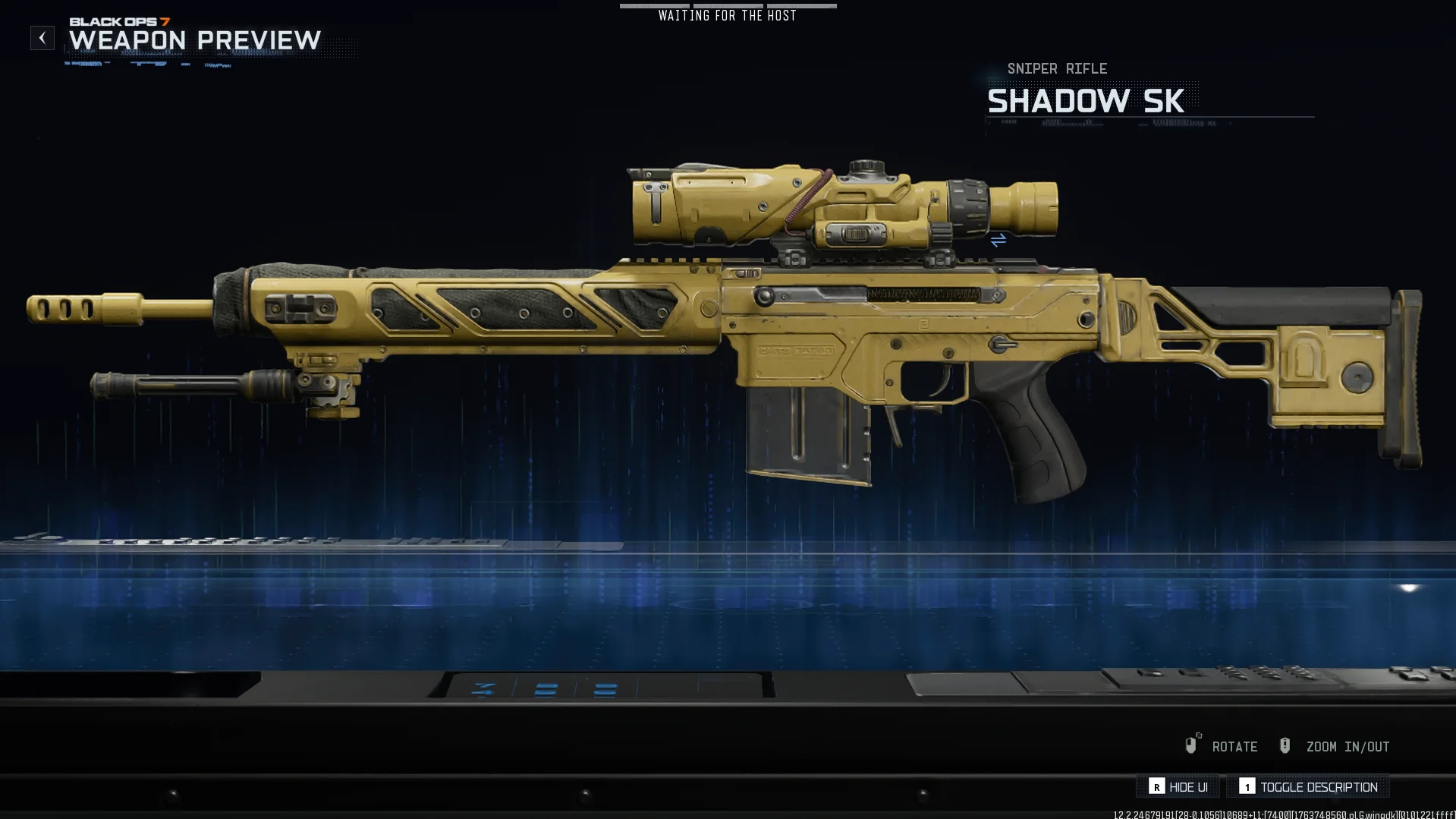Go back using the arrow button
The width and height of the screenshot is (1456, 819).
point(42,38)
